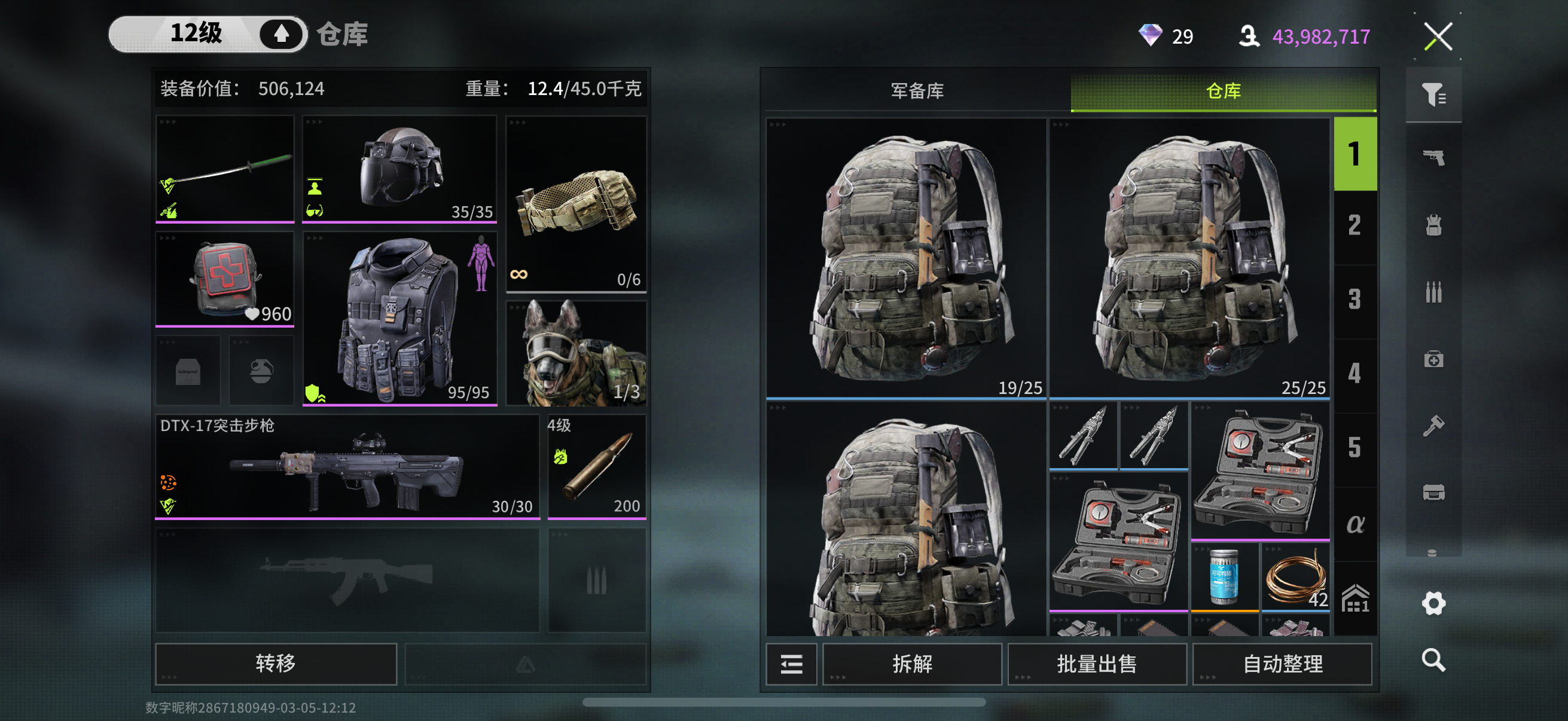Select the level 4 ammo slot
Viewport: 1568px width, 721px height.
tap(597, 468)
